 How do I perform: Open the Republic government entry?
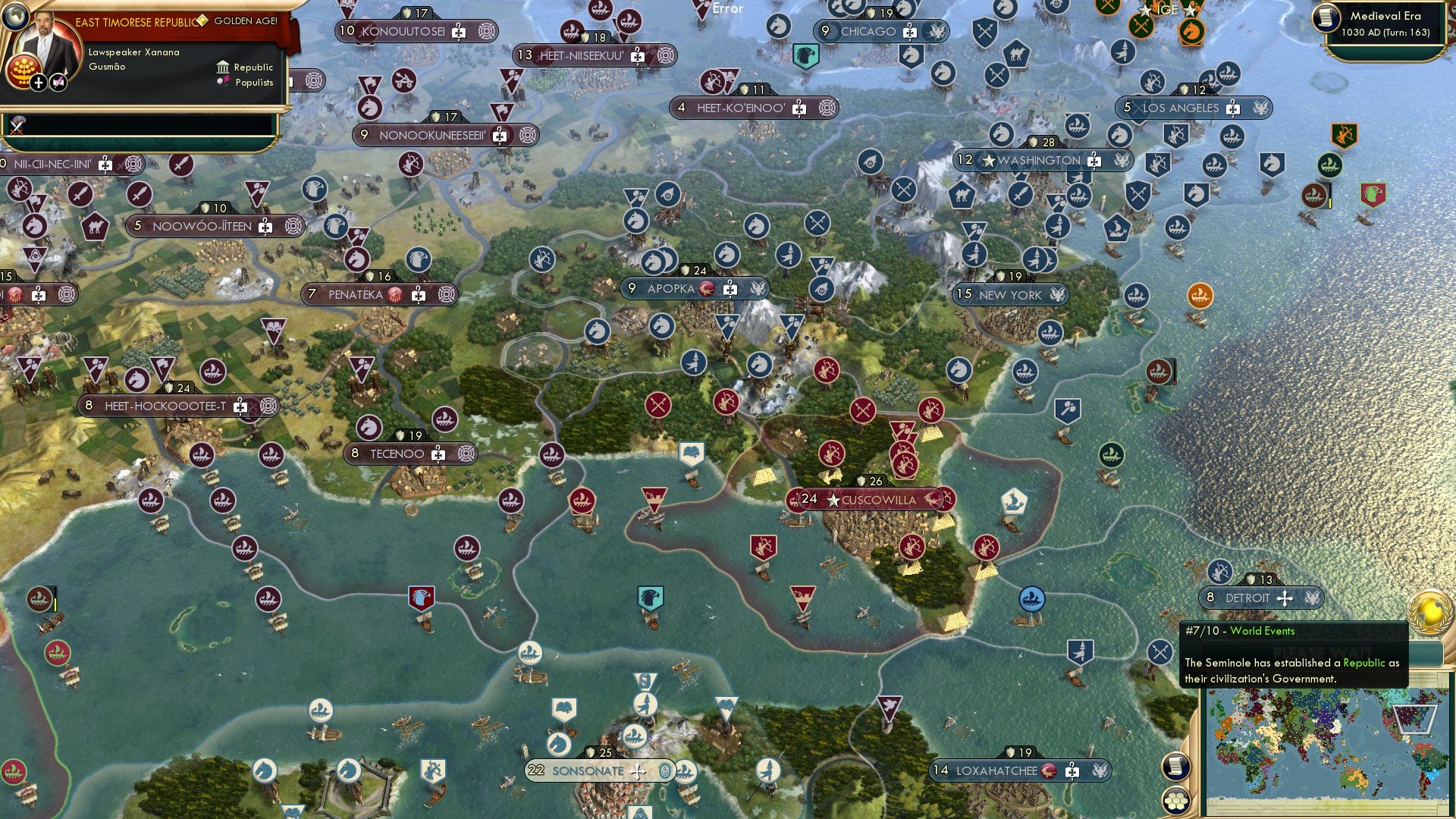coord(245,67)
